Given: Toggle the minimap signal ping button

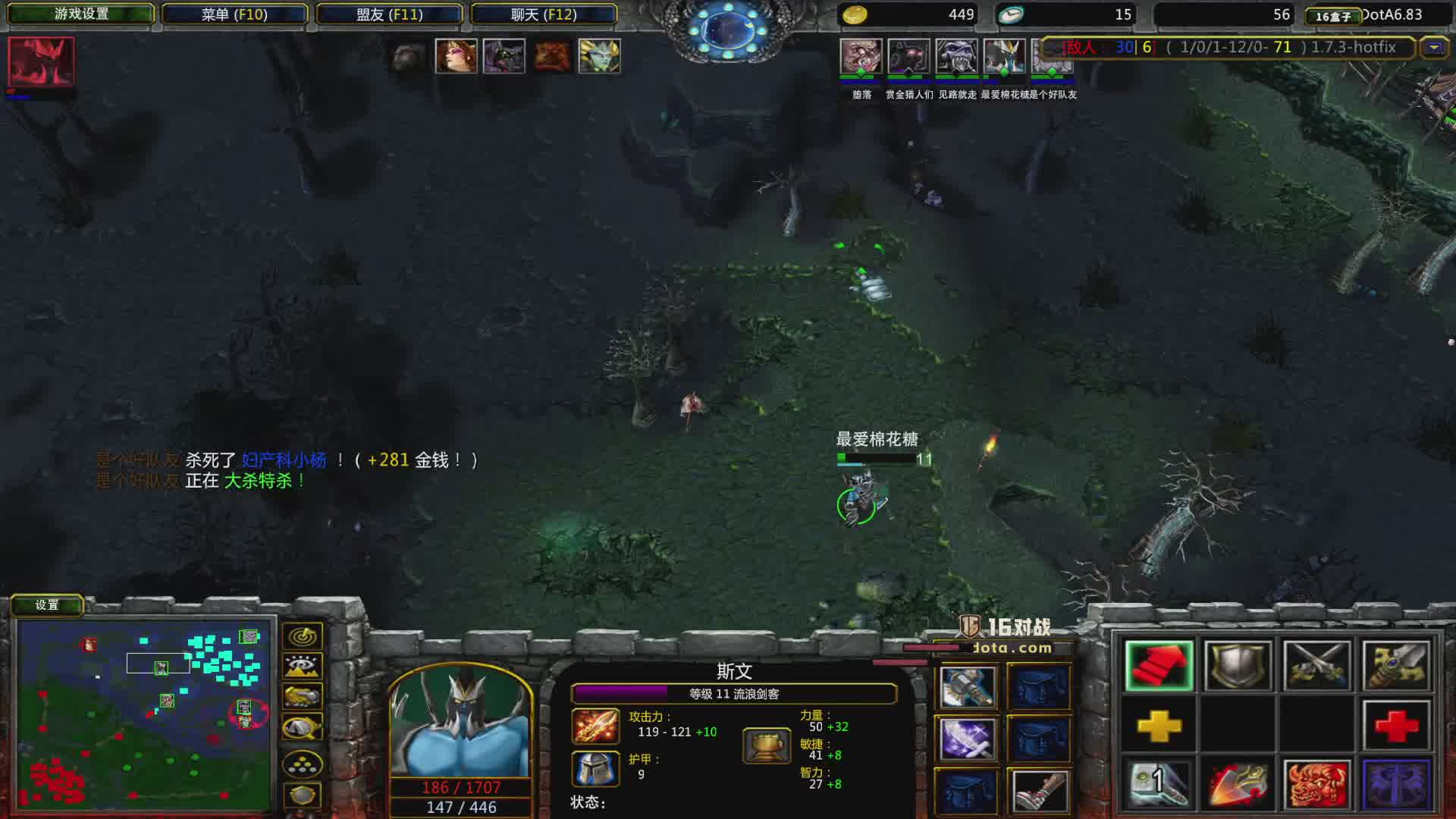Looking at the screenshot, I should pyautogui.click(x=302, y=636).
